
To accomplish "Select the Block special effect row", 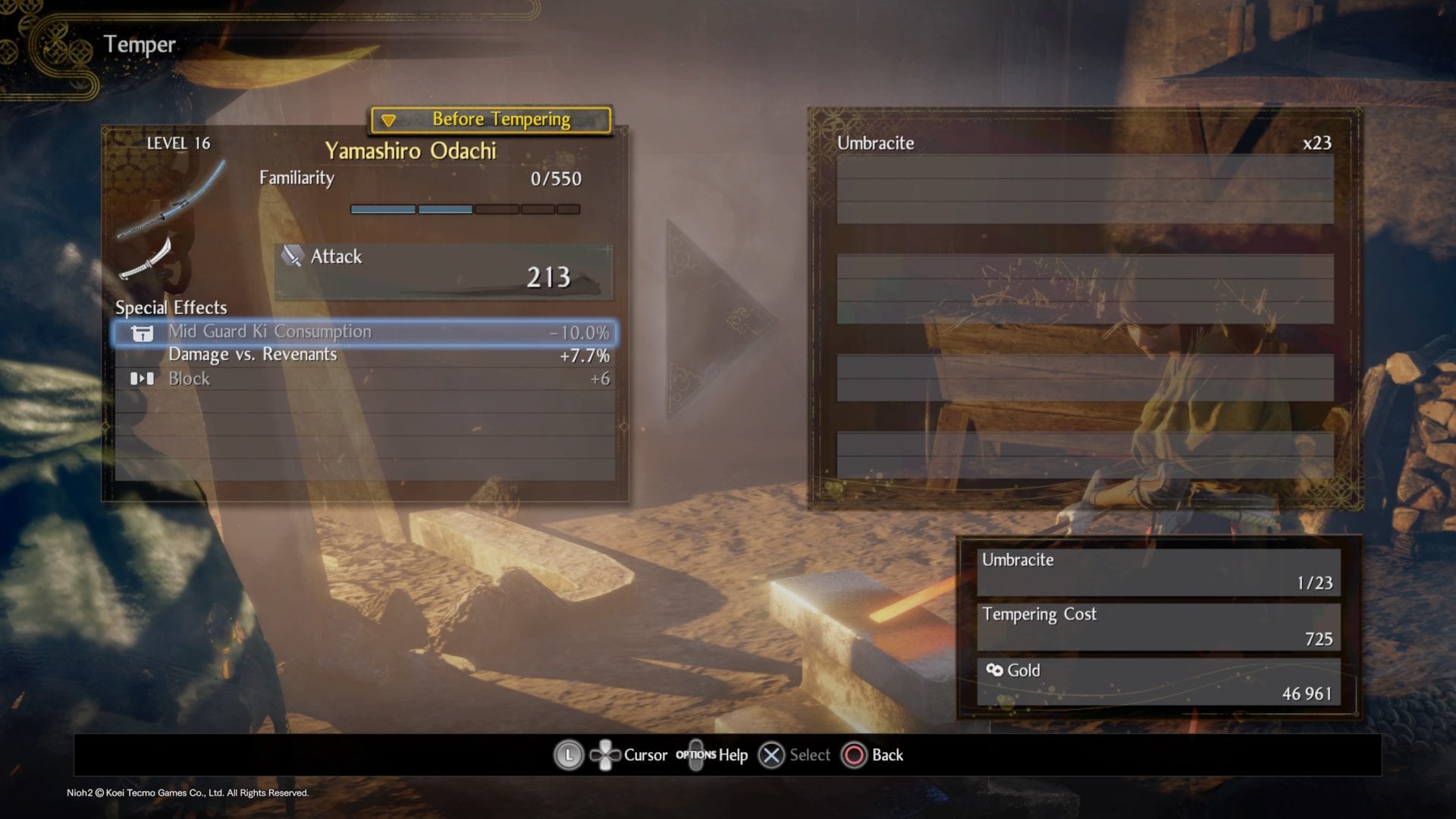I will click(x=364, y=379).
